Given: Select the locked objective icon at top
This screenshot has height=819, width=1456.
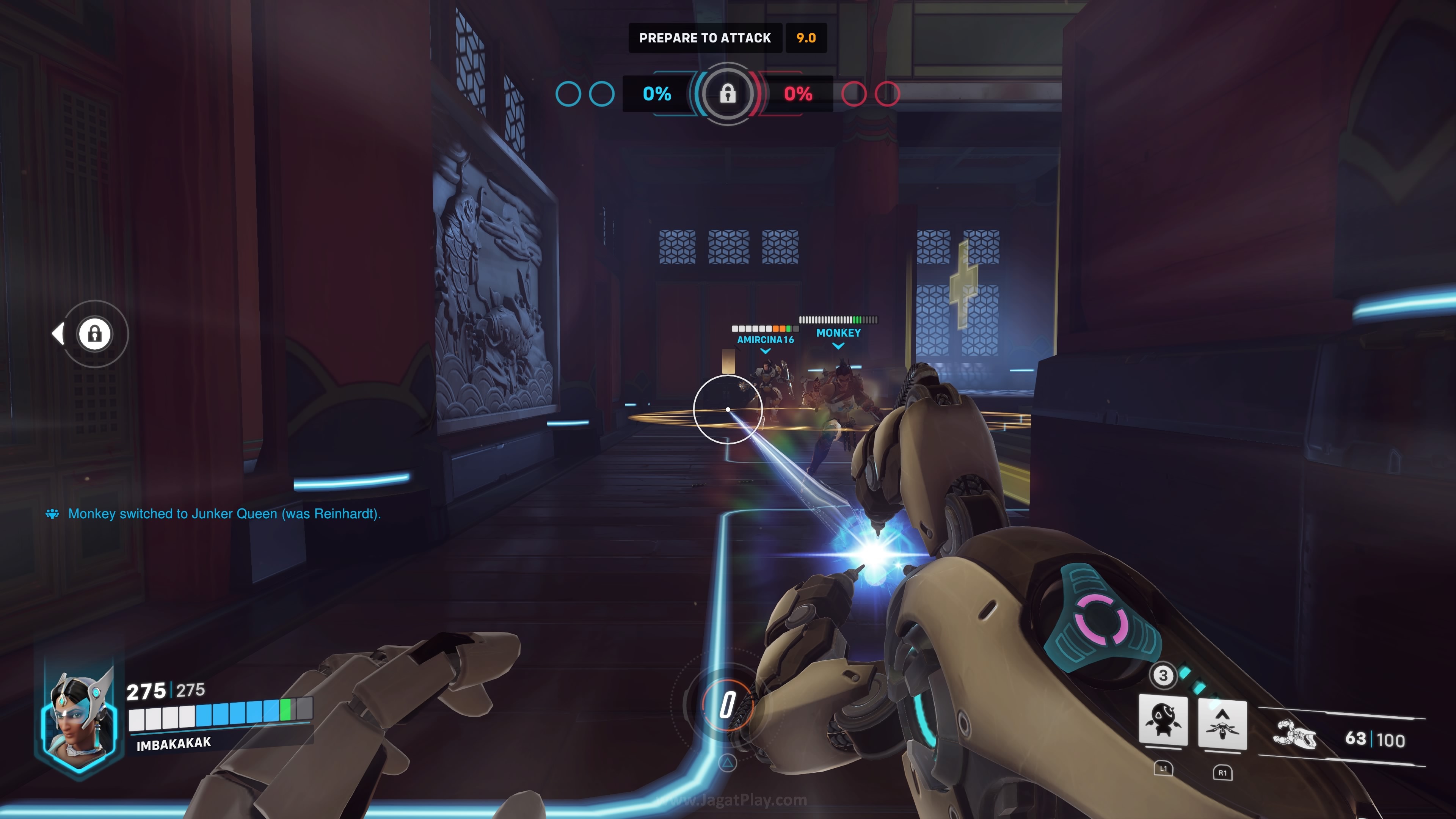Looking at the screenshot, I should (728, 93).
